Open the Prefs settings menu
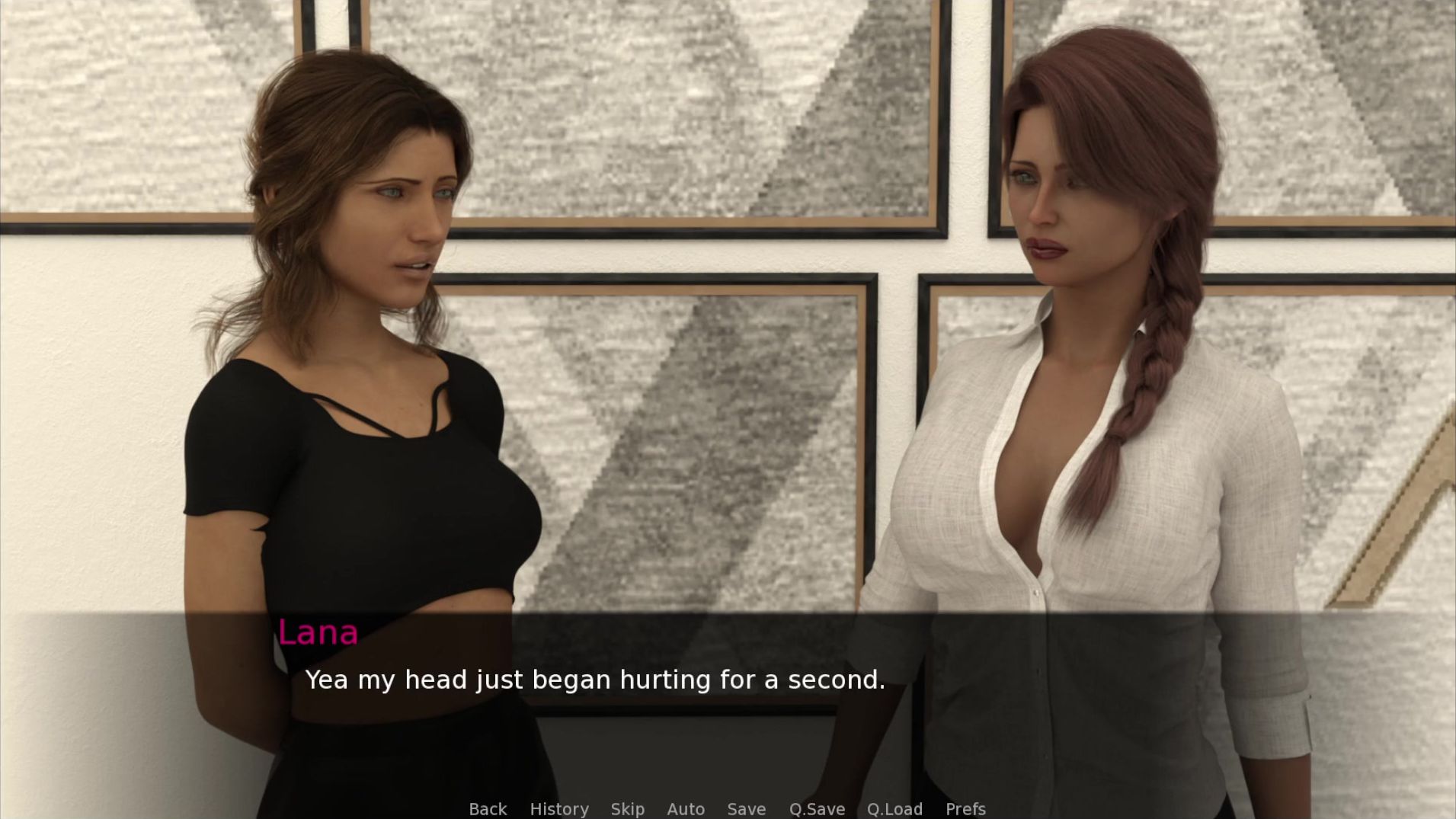Viewport: 1456px width, 819px height. click(965, 808)
